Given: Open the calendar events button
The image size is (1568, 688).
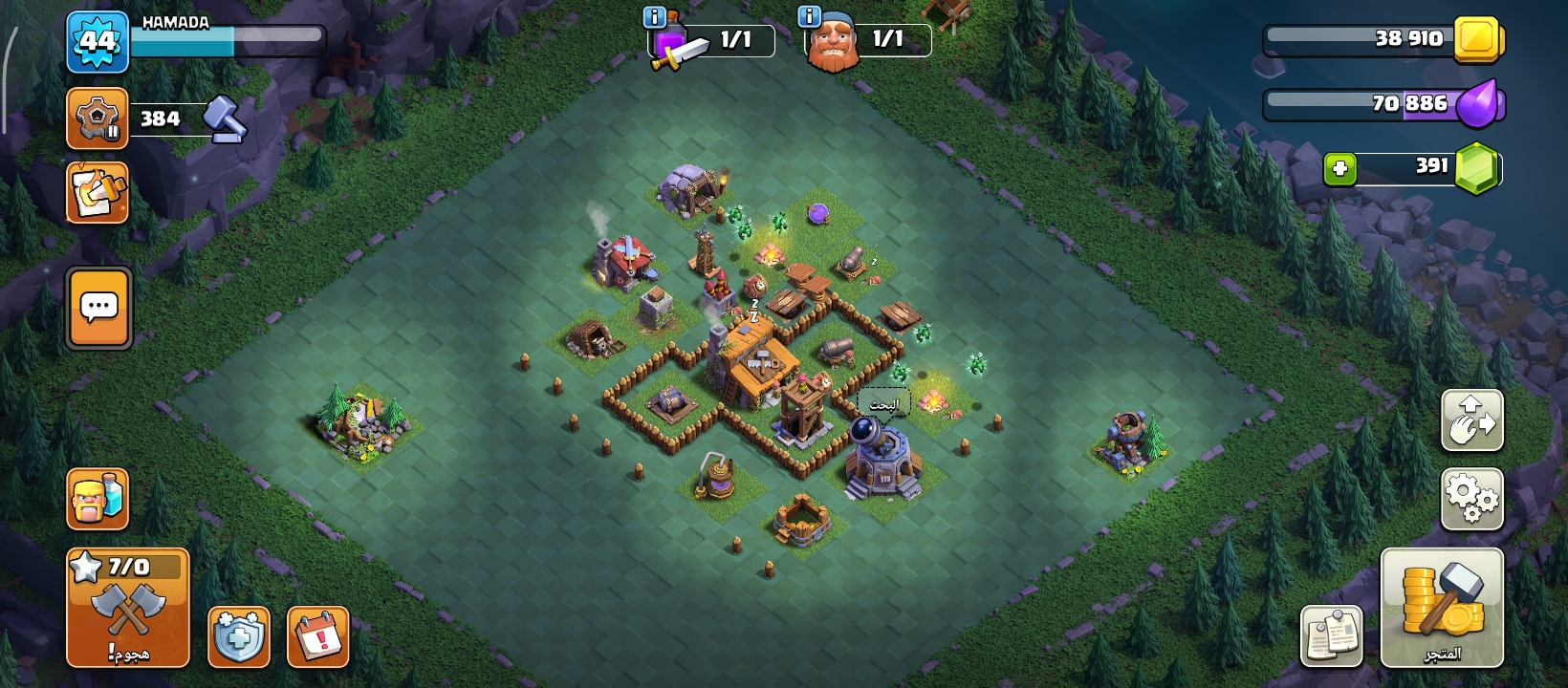Looking at the screenshot, I should pos(317,636).
